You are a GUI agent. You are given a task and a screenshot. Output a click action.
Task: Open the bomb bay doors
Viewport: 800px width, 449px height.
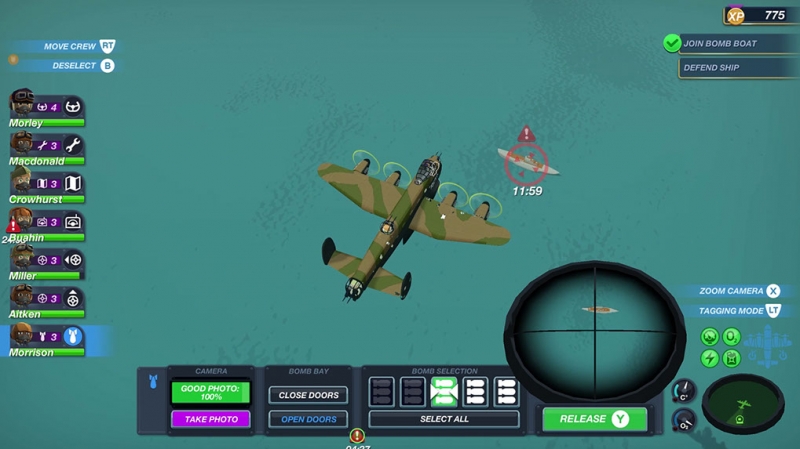coord(308,419)
